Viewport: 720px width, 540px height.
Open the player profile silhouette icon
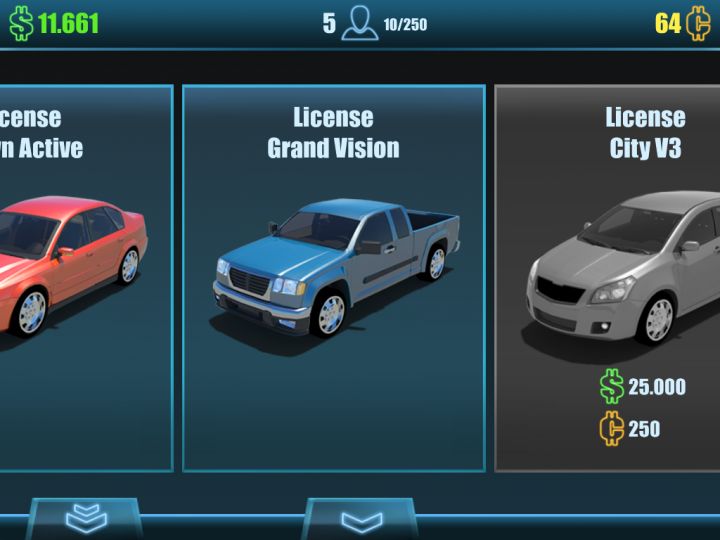pyautogui.click(x=359, y=23)
